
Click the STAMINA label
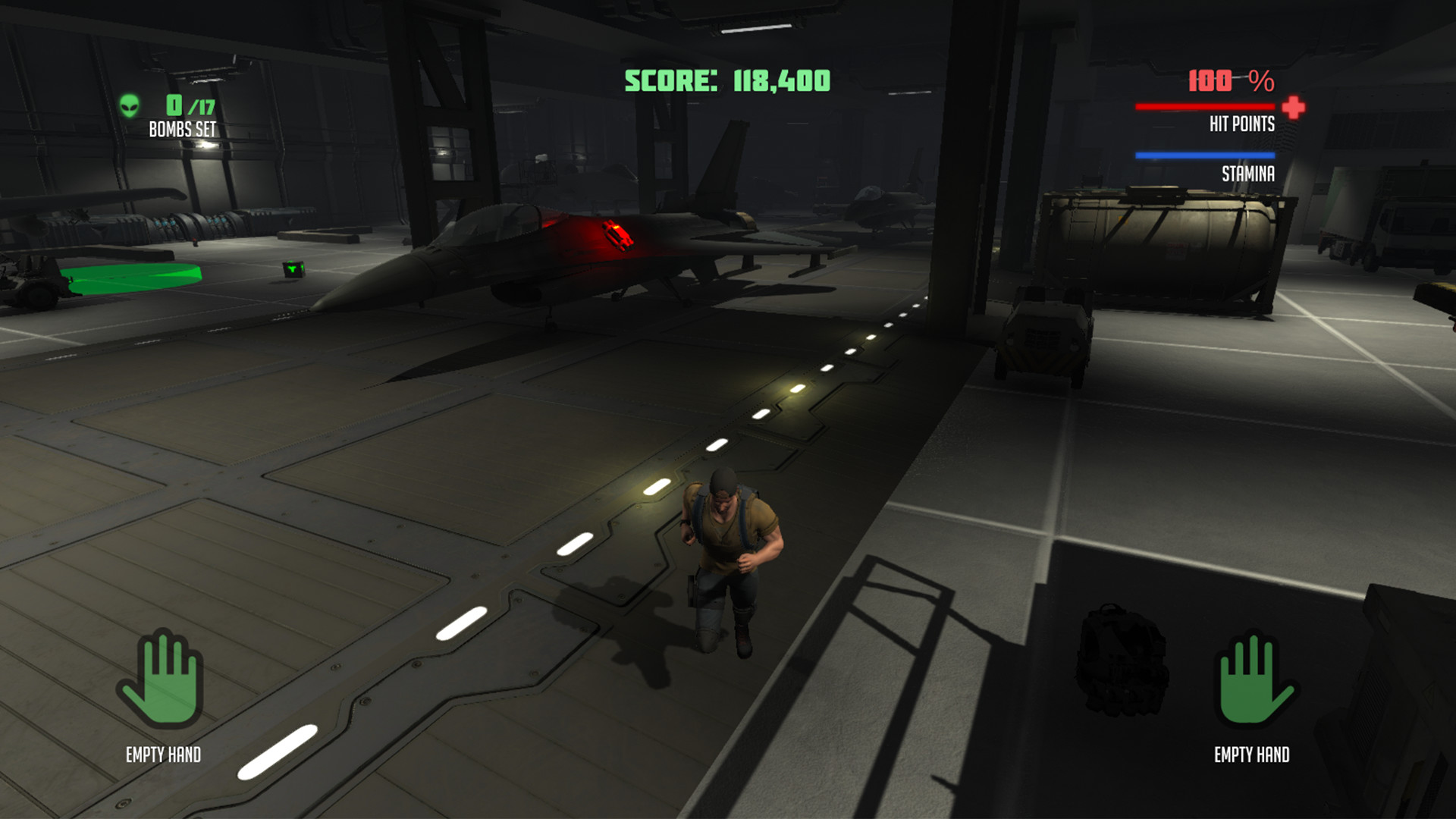click(1247, 174)
